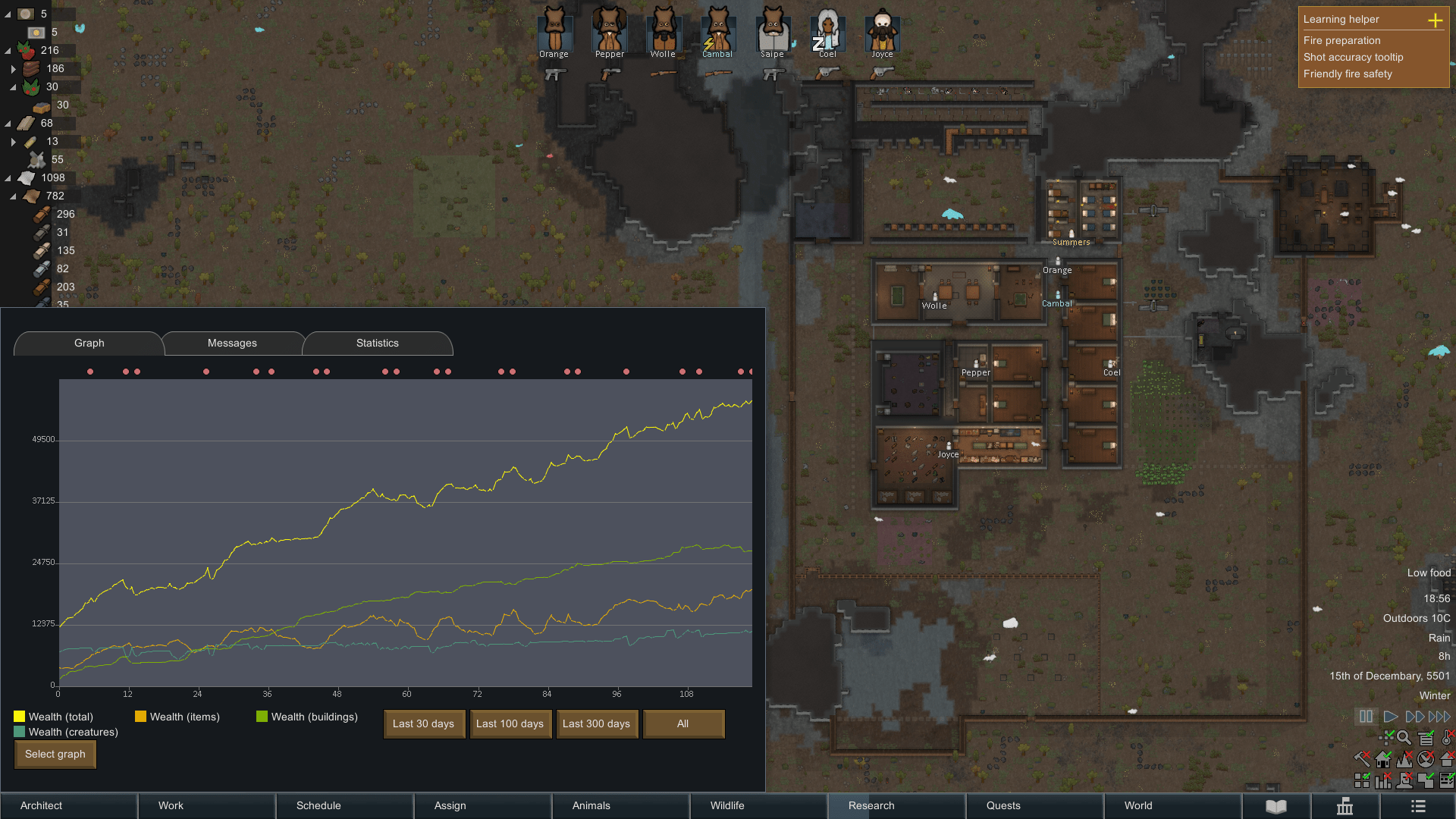This screenshot has height=819, width=1456.
Task: Open the Architect menu
Action: click(x=42, y=805)
